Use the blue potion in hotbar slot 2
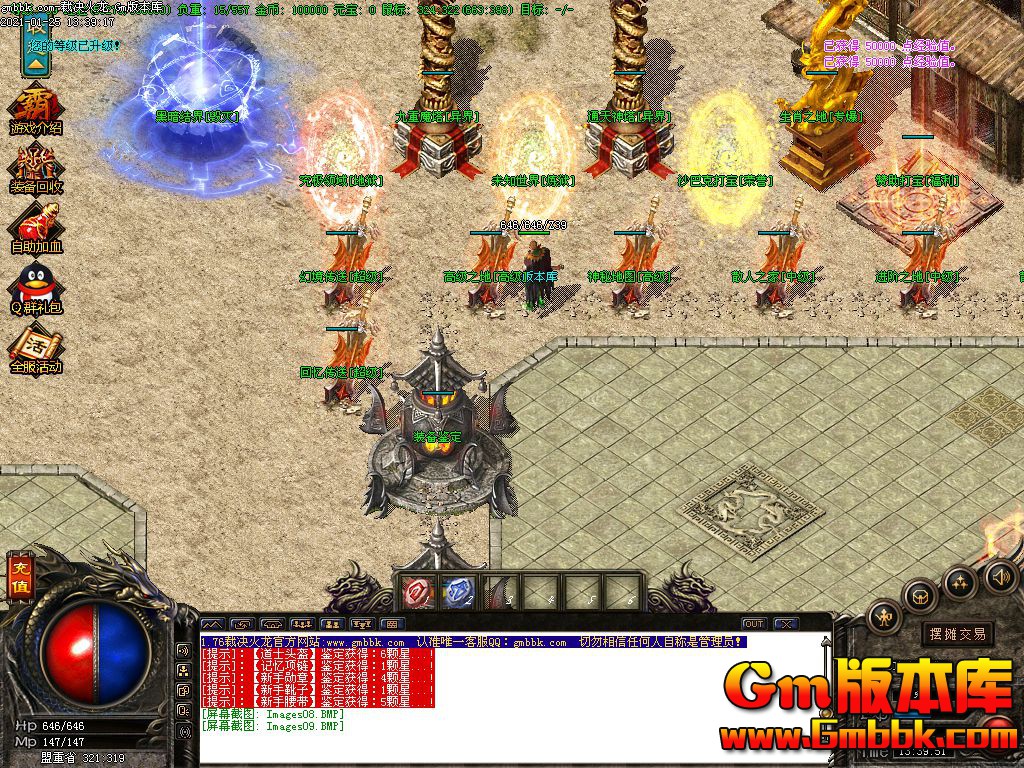 457,592
